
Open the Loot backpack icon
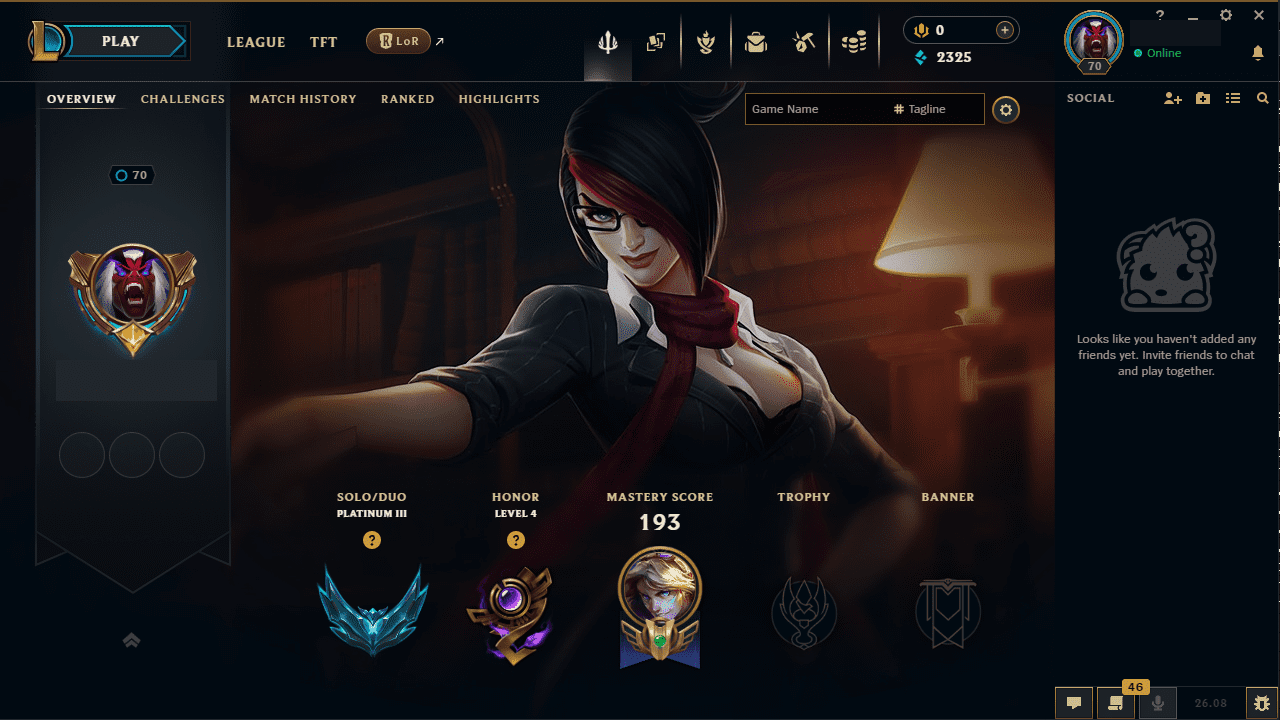coord(756,42)
